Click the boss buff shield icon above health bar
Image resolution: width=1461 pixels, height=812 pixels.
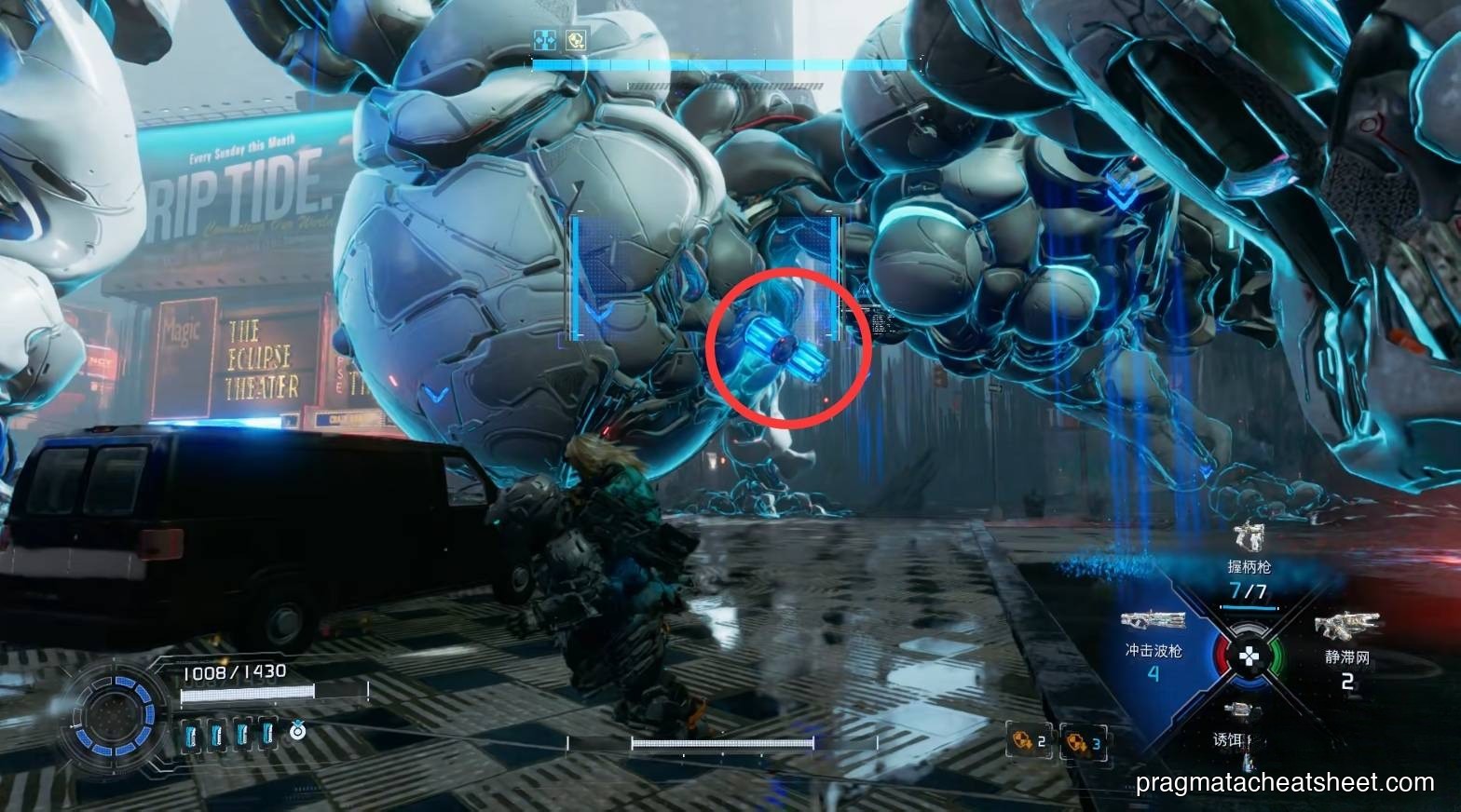577,40
